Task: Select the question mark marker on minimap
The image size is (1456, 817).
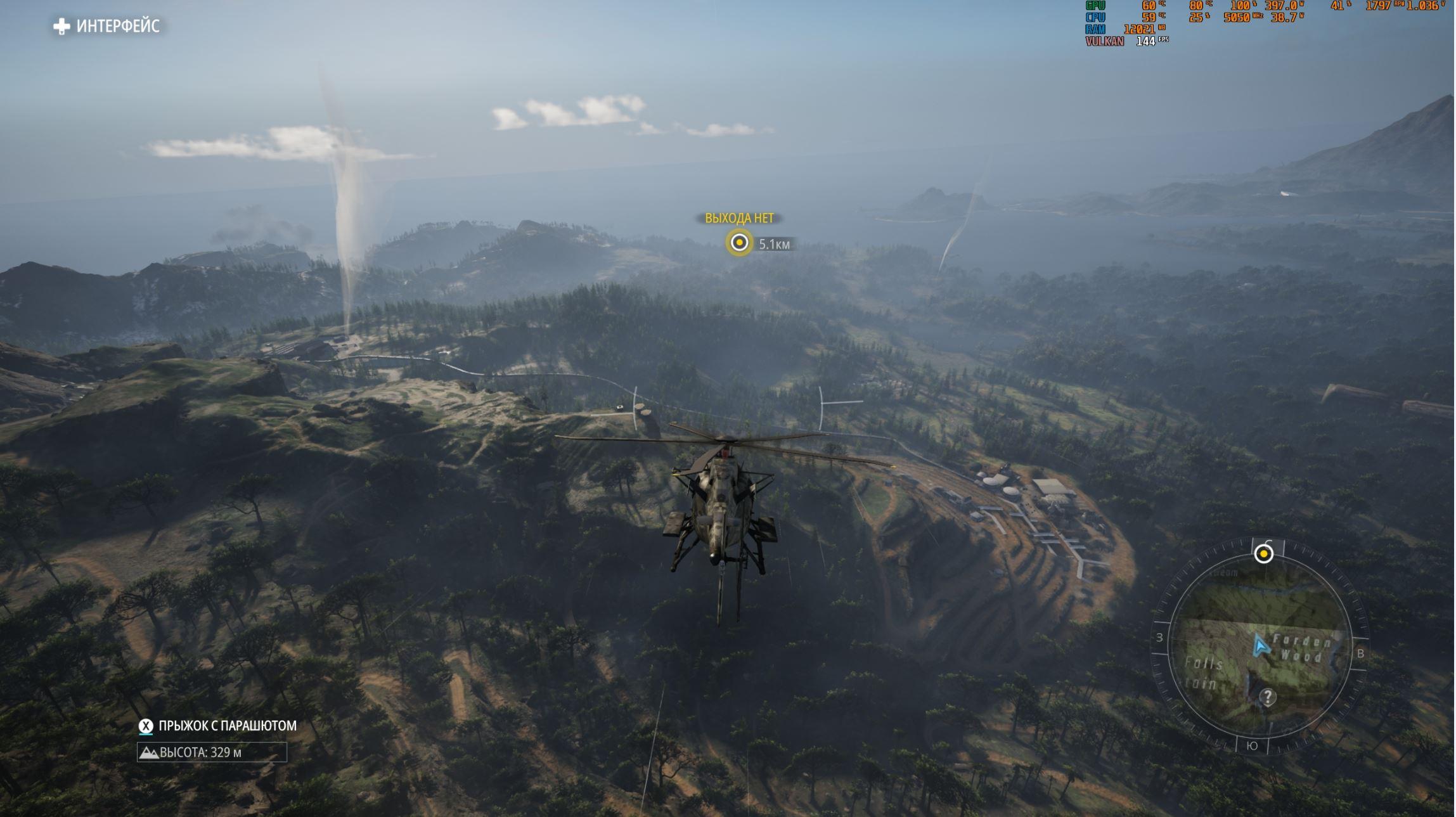Action: 1267,697
